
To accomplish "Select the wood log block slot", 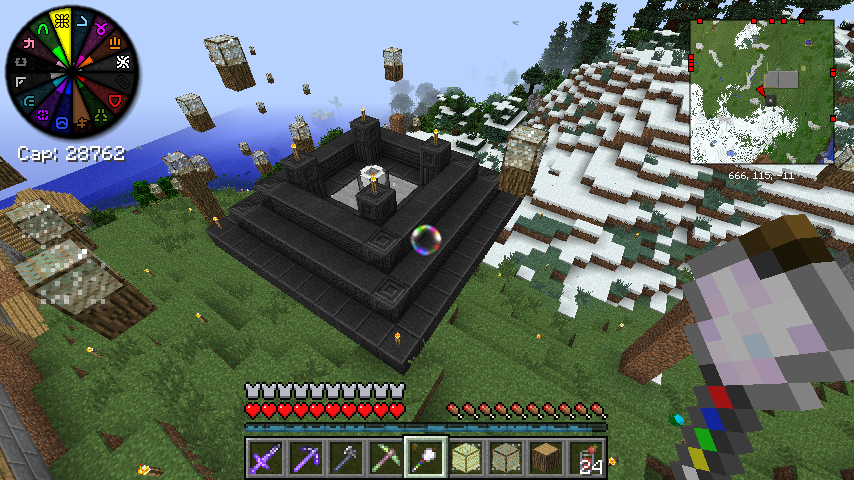I will (545, 457).
